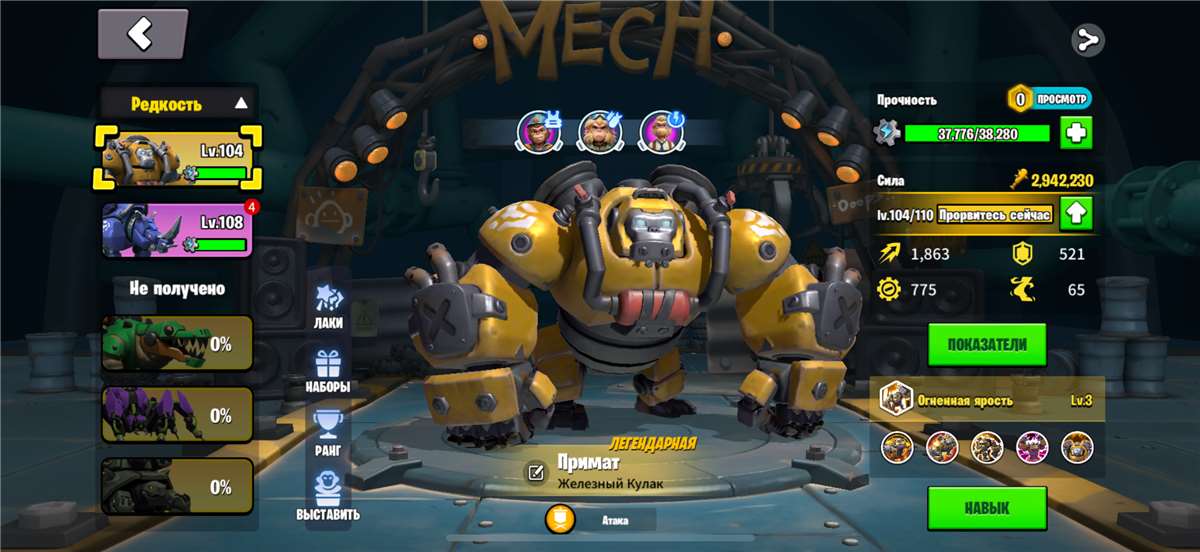Viewport: 1200px width, 552px height.
Task: Share using the top-right share icon
Action: click(x=1087, y=40)
